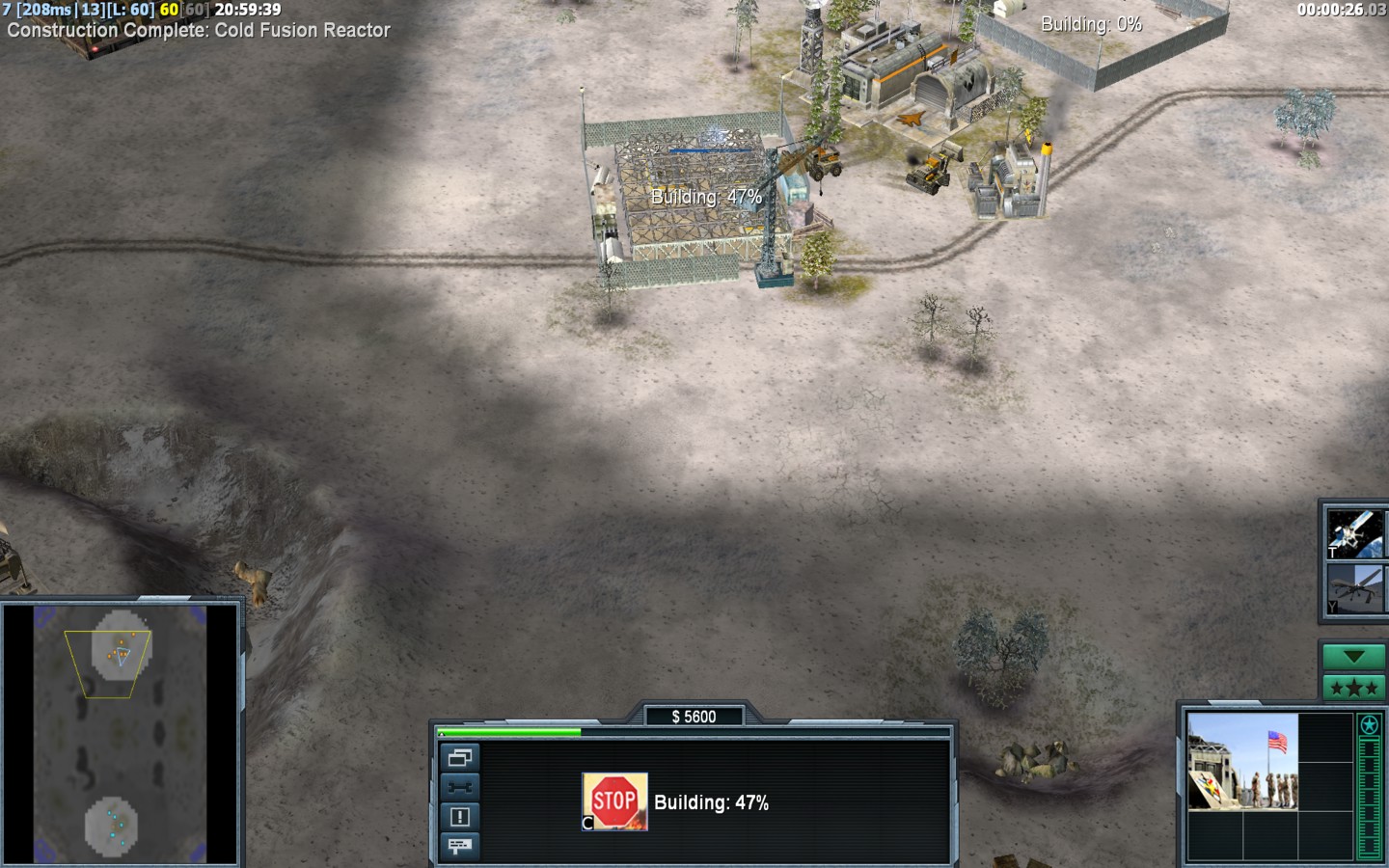The width and height of the screenshot is (1389, 868).
Task: Open the three-star General's Promotions button
Action: click(1353, 688)
